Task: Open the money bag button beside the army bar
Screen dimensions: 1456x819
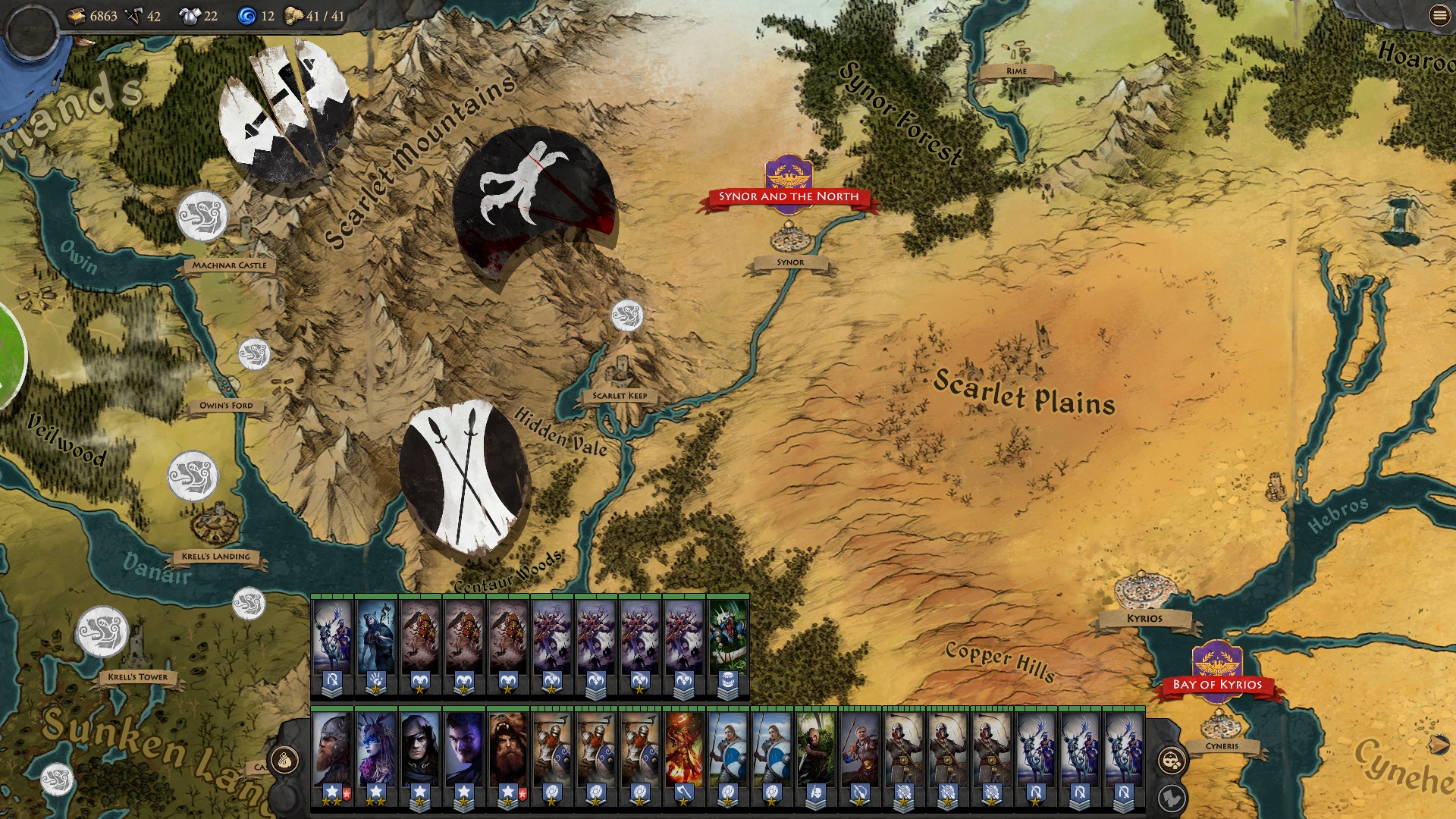Action: pos(284,758)
